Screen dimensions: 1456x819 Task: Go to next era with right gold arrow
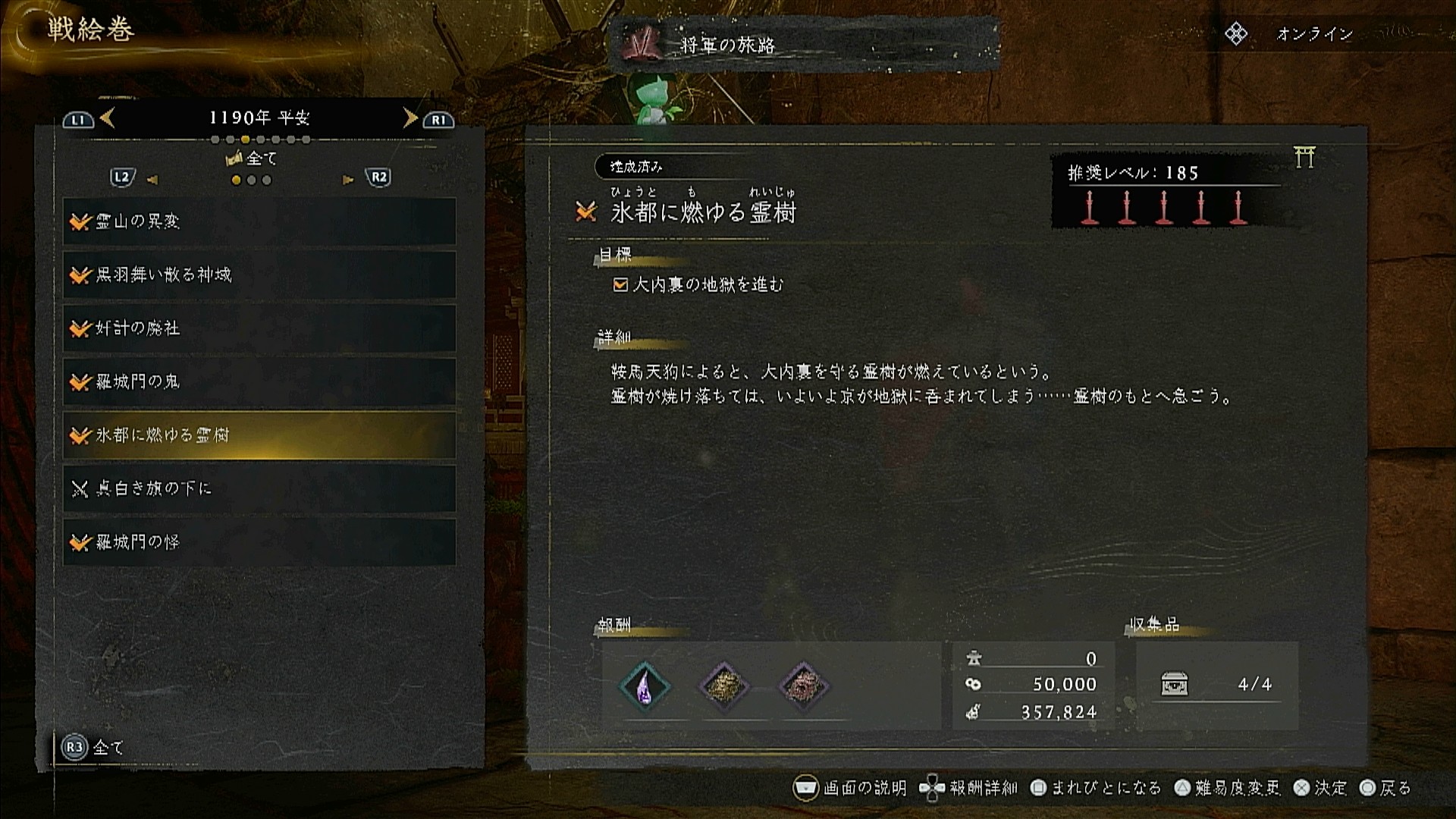[409, 118]
